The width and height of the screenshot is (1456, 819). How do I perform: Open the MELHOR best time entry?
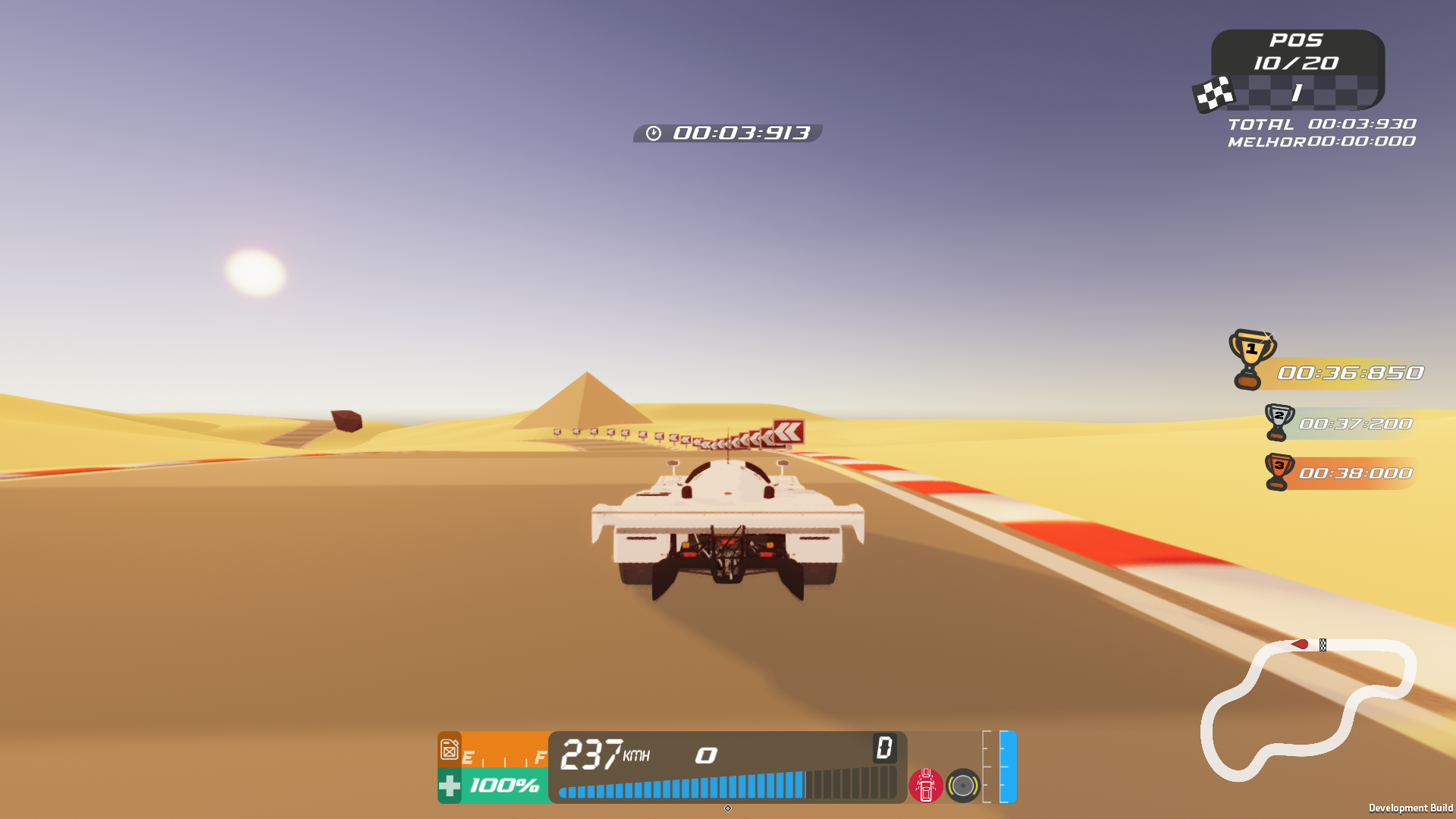point(1319,141)
